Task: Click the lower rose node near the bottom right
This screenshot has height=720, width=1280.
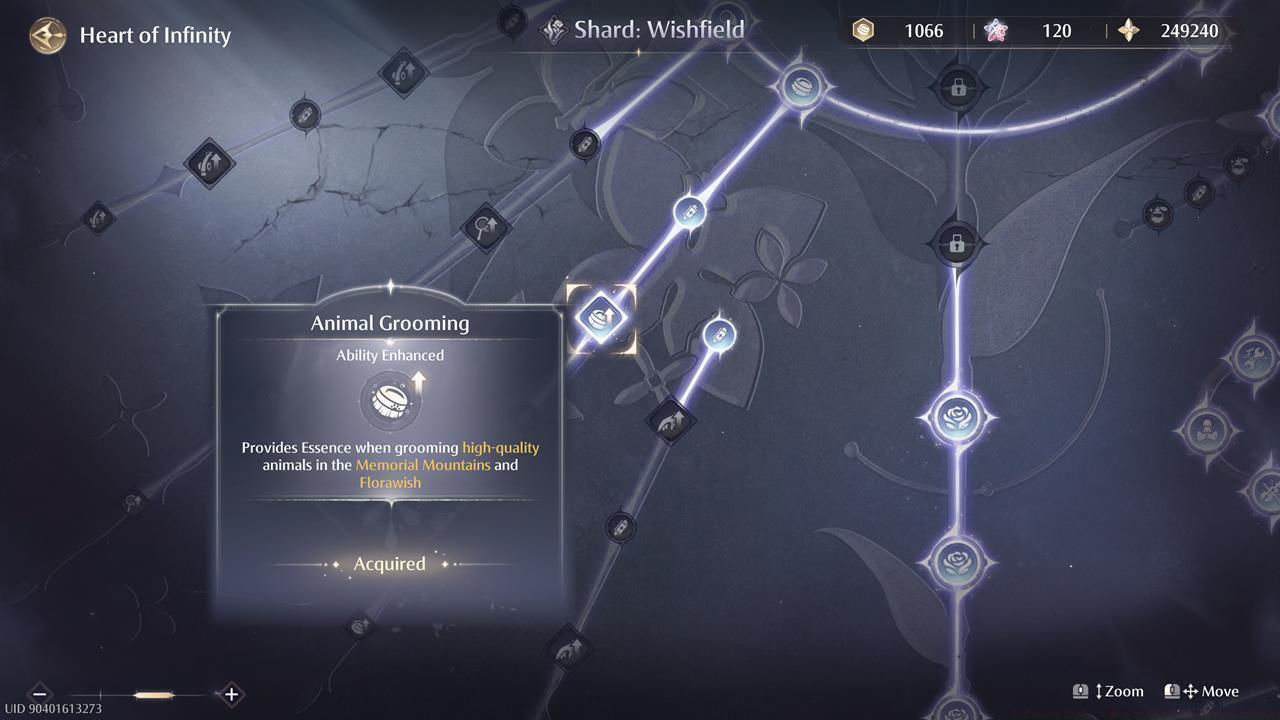Action: point(958,560)
